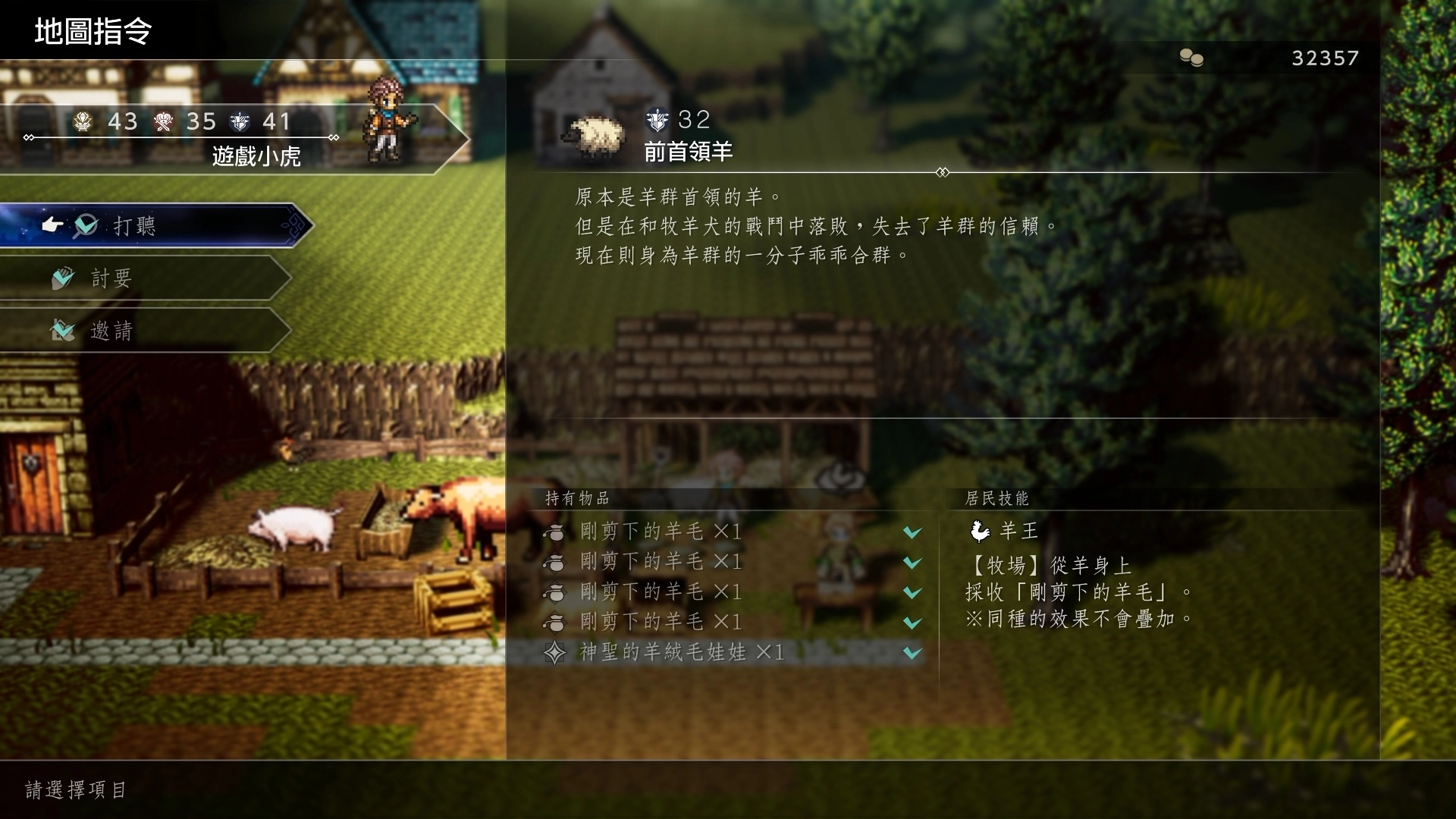Viewport: 1456px width, 819px height.
Task: Click the hand icon beside 討要
Action: pos(63,278)
